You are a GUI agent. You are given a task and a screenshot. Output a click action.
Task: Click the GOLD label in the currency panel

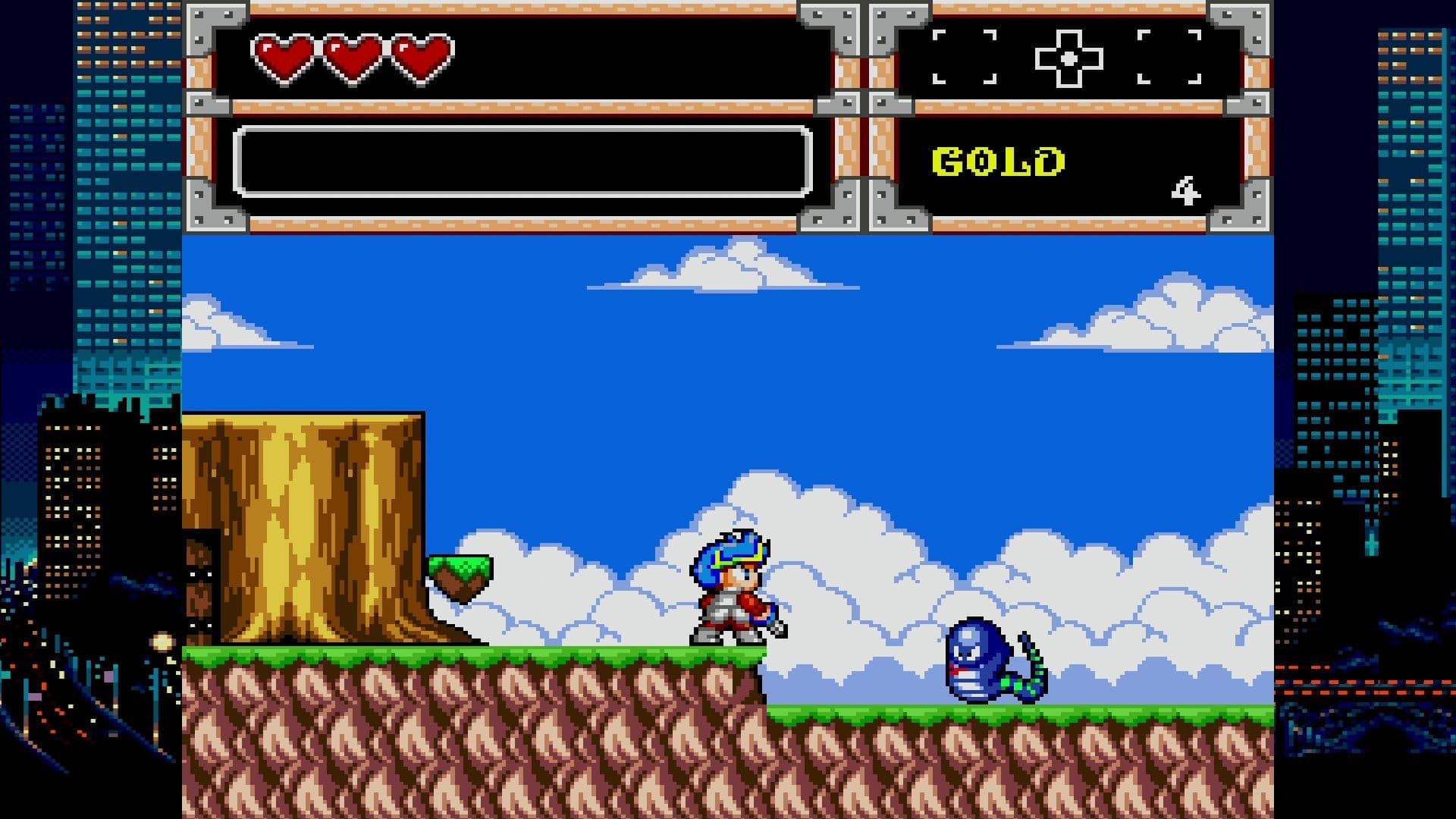[x=997, y=159]
